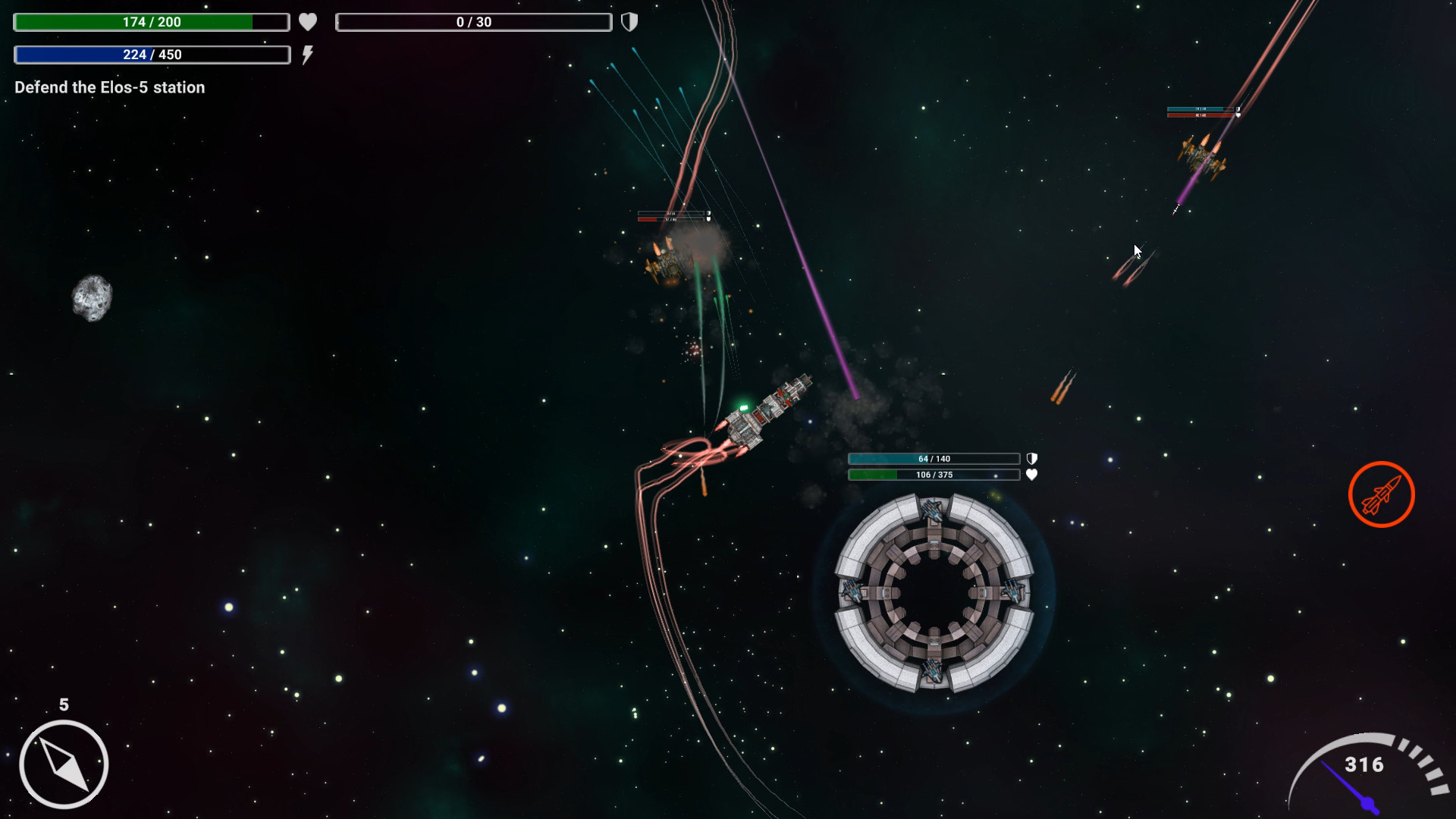Viewport: 1456px width, 819px height.
Task: Click the 'Defend the Elos-5 station' objective text
Action: pos(108,87)
